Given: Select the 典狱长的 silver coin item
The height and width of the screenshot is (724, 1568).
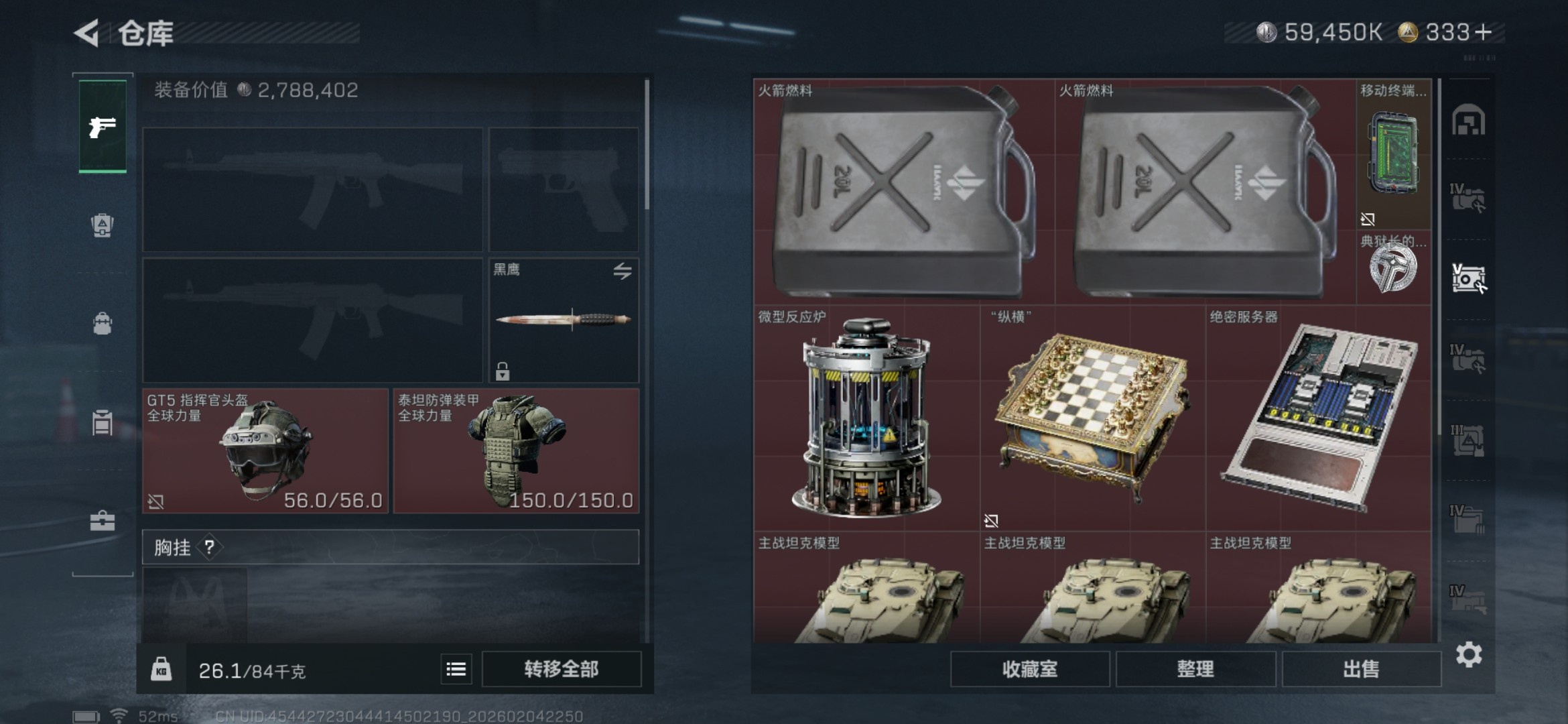Looking at the screenshot, I should (1393, 268).
